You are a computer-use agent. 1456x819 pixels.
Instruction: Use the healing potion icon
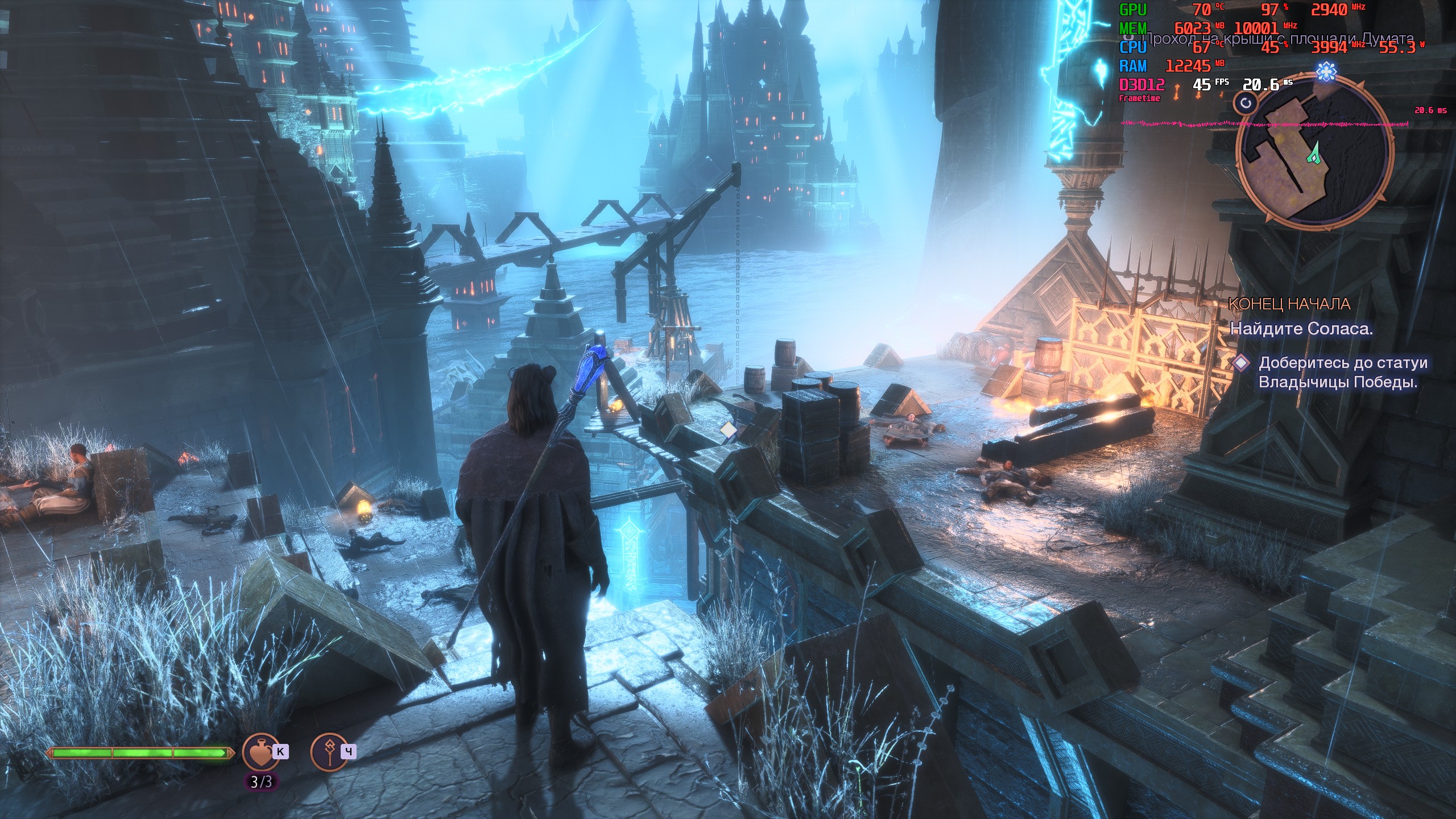pos(261,752)
